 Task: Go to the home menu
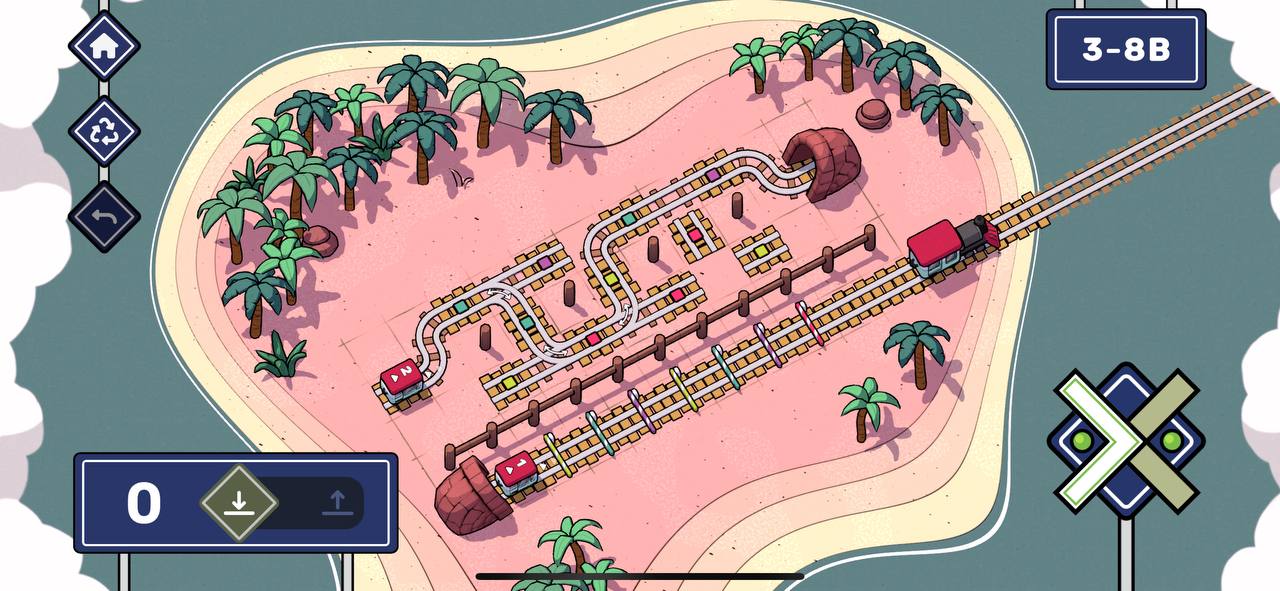(x=104, y=44)
